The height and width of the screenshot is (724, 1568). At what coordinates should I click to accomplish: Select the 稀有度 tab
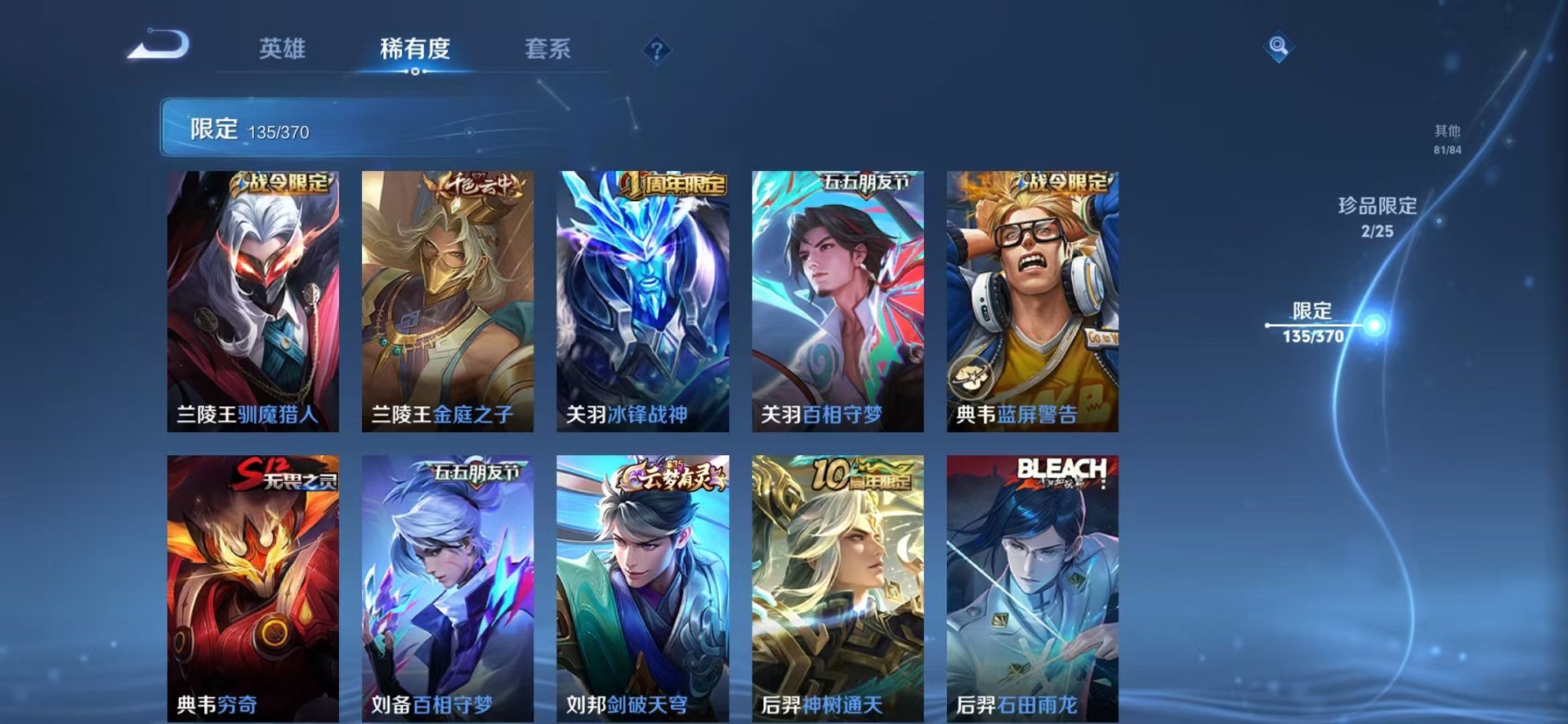416,49
